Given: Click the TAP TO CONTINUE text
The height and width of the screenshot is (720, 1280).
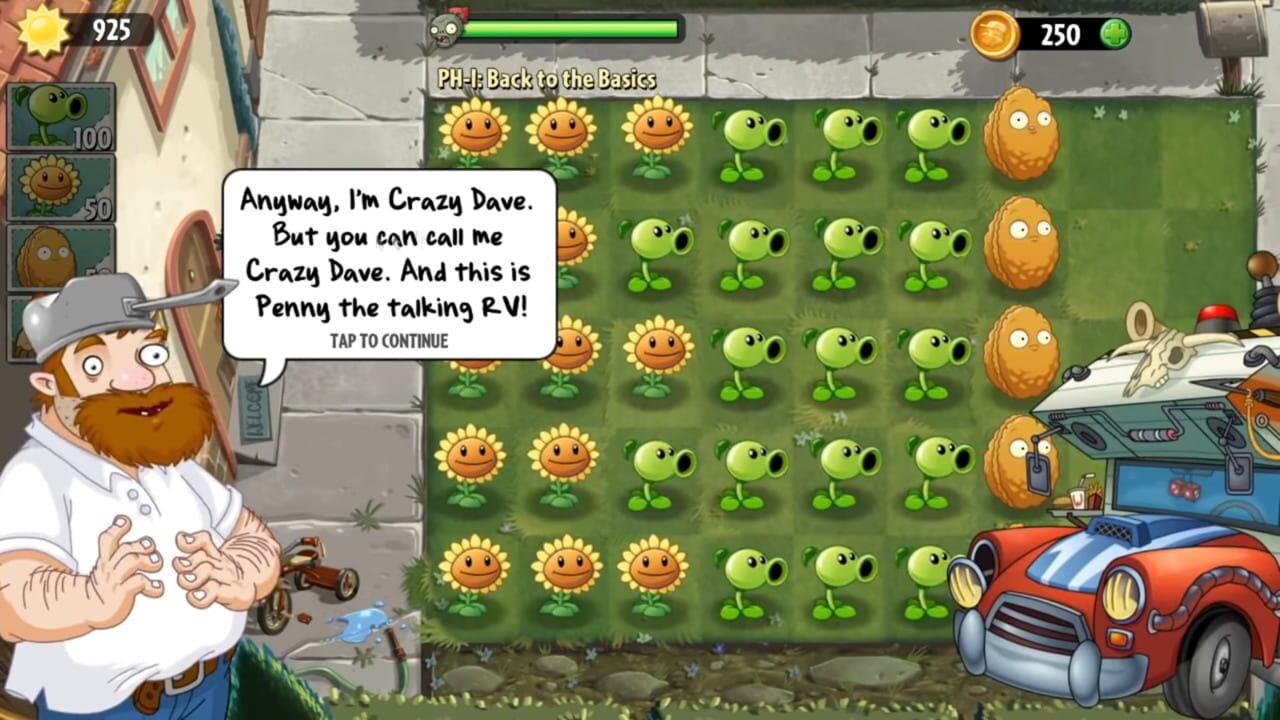Looking at the screenshot, I should pos(389,341).
